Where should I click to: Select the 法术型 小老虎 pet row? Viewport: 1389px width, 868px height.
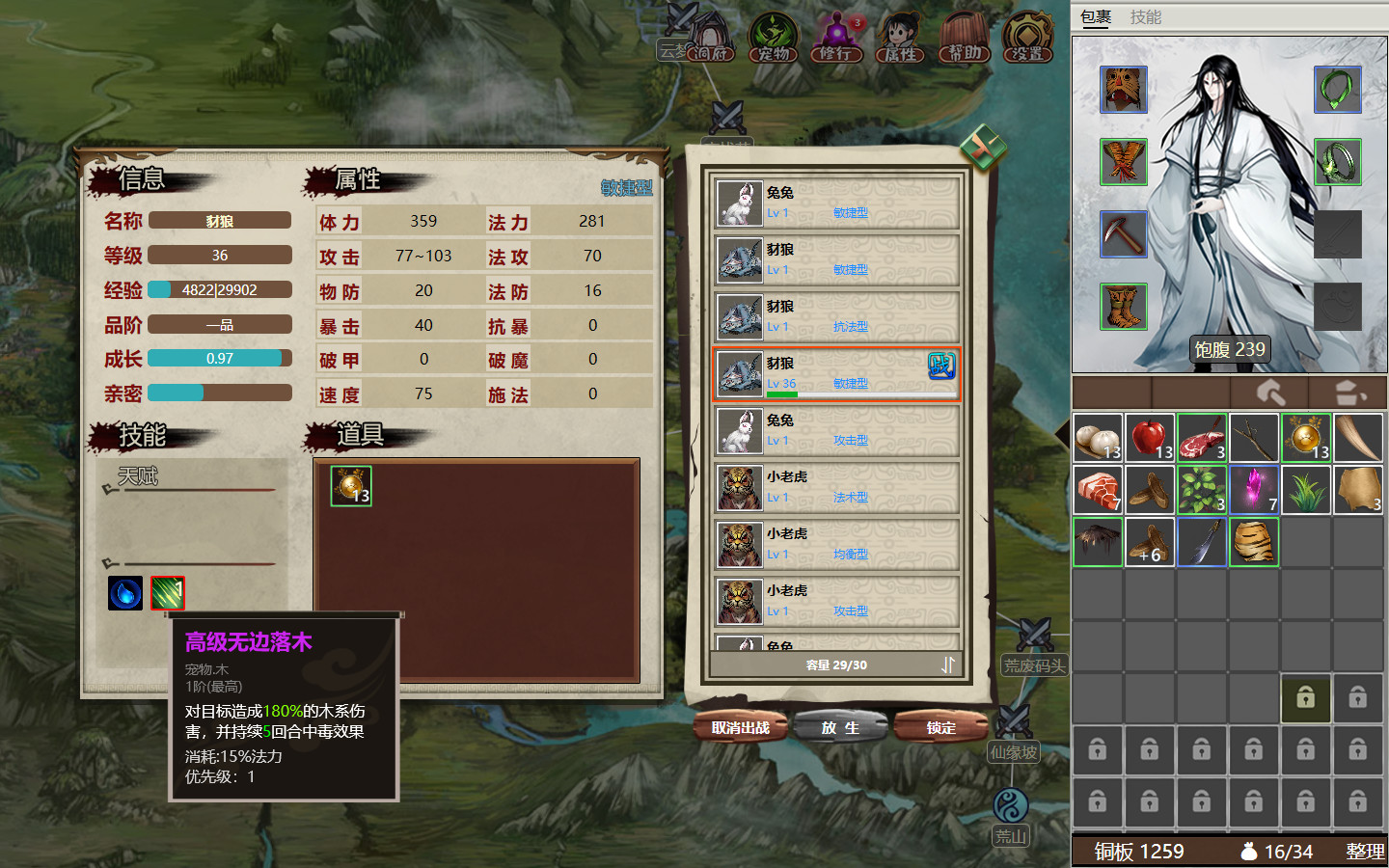point(836,487)
